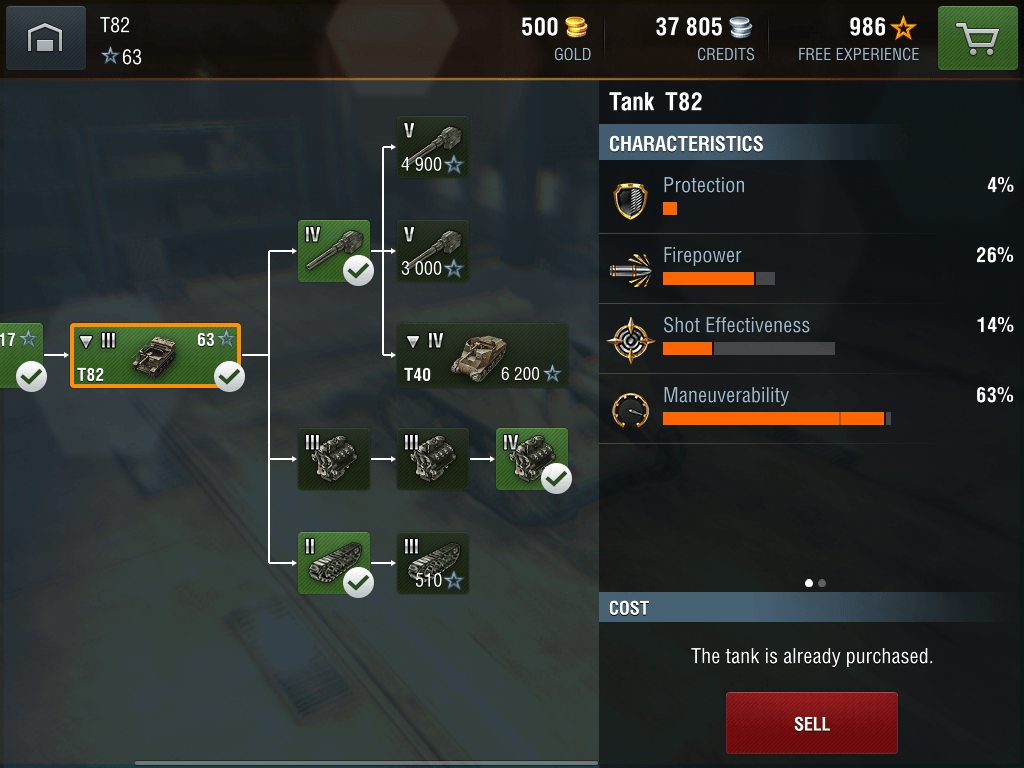Choose the installed tier II tracks
The height and width of the screenshot is (768, 1024).
[x=334, y=563]
